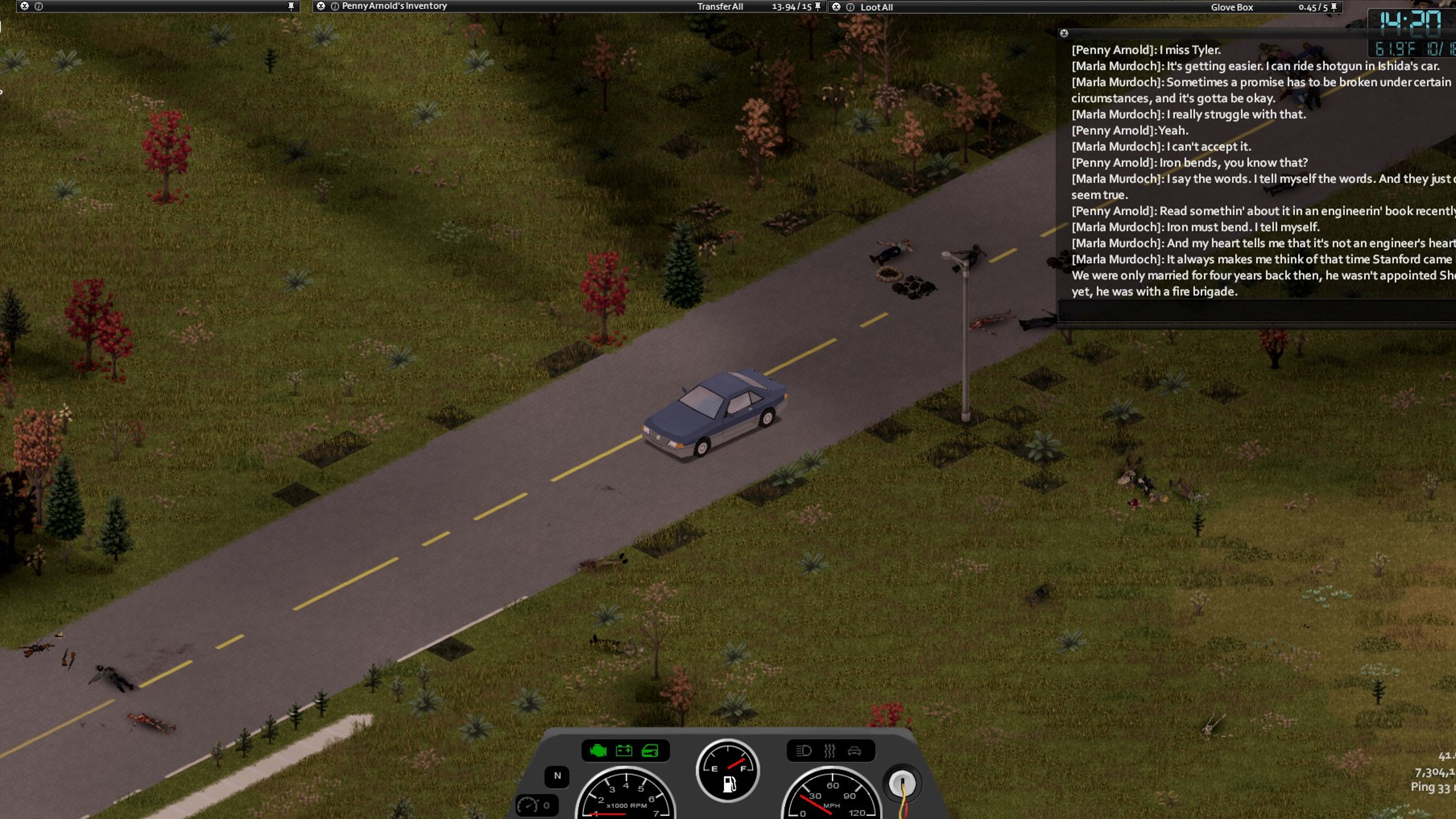Click Loot All for the glove box
Screen dimensions: 1456x819
[x=876, y=8]
